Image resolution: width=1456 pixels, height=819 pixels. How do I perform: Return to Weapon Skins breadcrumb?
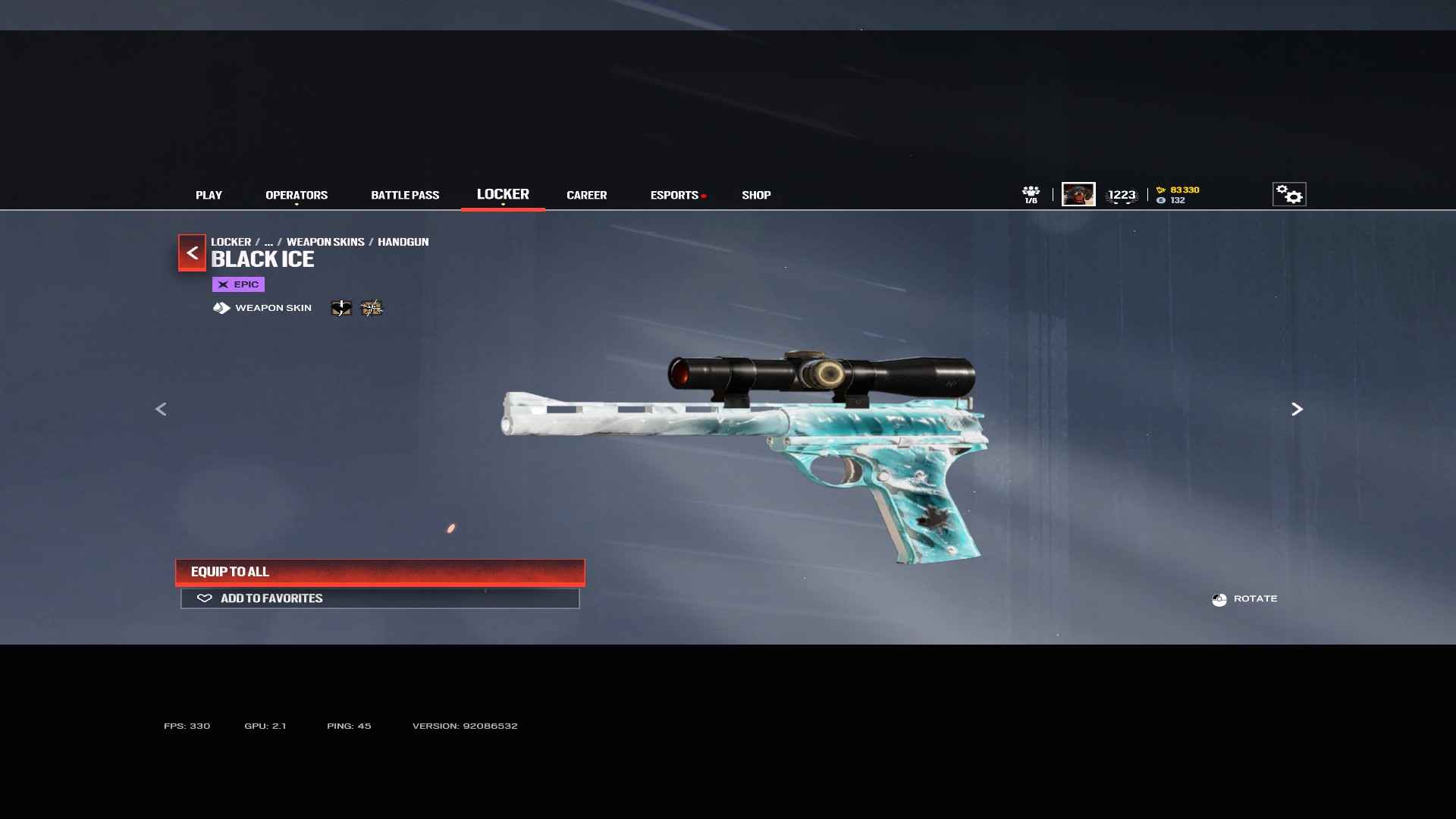(325, 242)
